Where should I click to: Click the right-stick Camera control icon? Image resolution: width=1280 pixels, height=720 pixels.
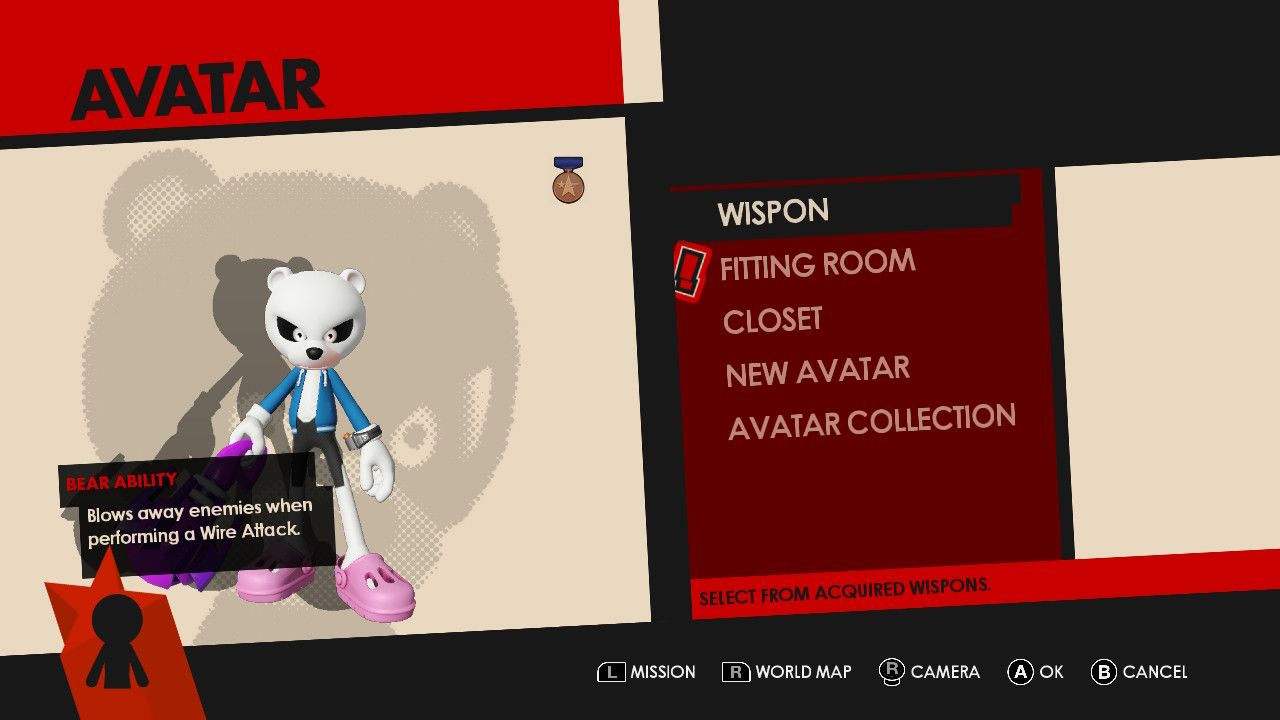893,671
